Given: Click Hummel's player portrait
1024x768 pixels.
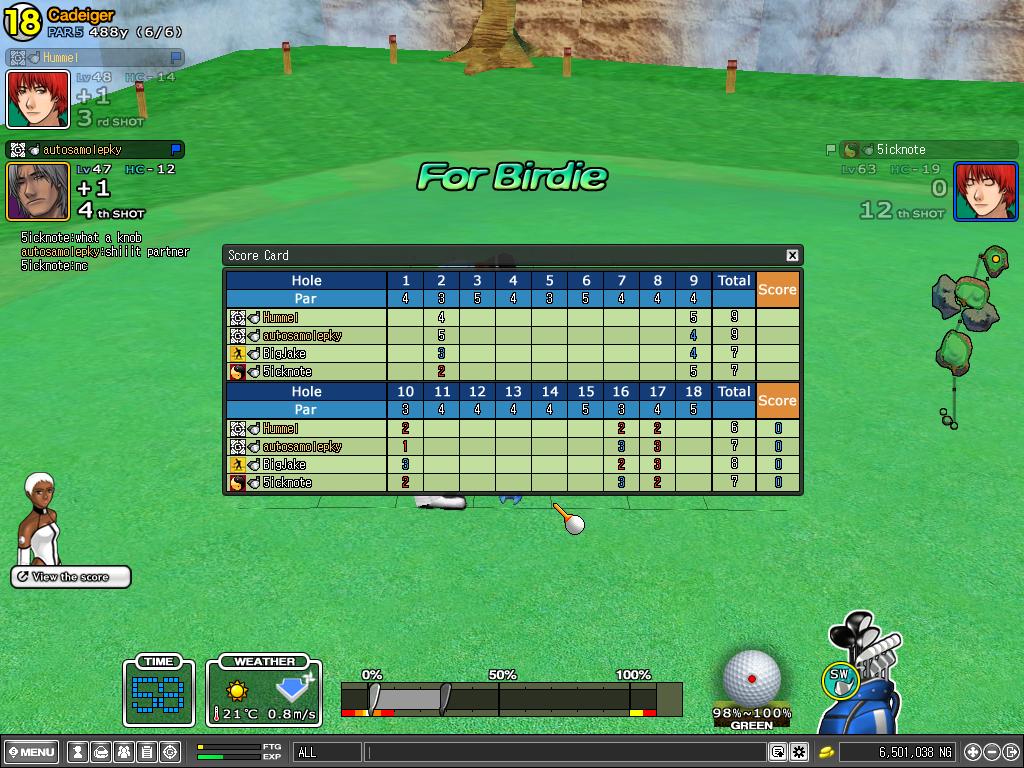Looking at the screenshot, I should (x=38, y=99).
